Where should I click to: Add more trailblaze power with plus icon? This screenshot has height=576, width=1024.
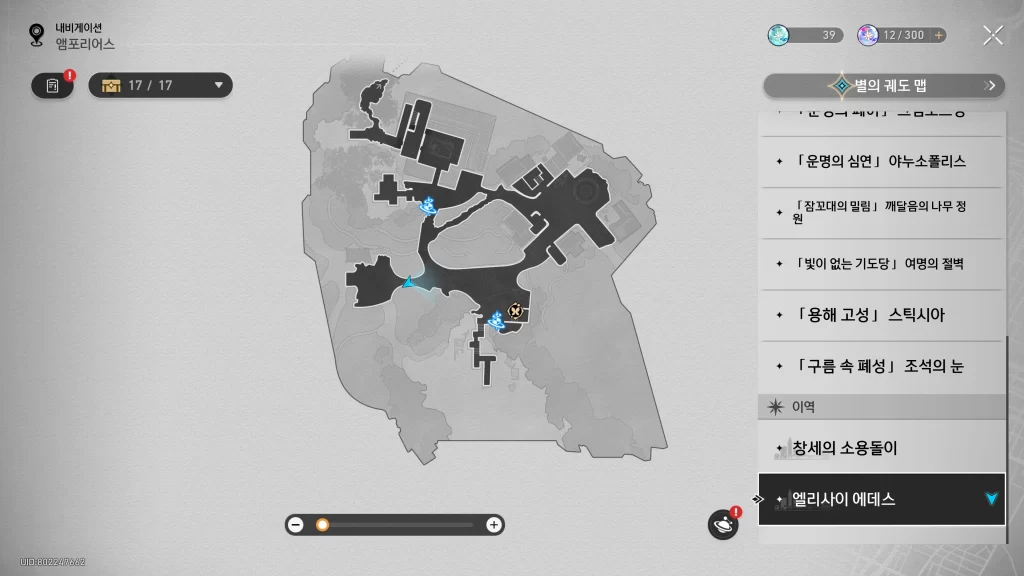pyautogui.click(x=938, y=35)
